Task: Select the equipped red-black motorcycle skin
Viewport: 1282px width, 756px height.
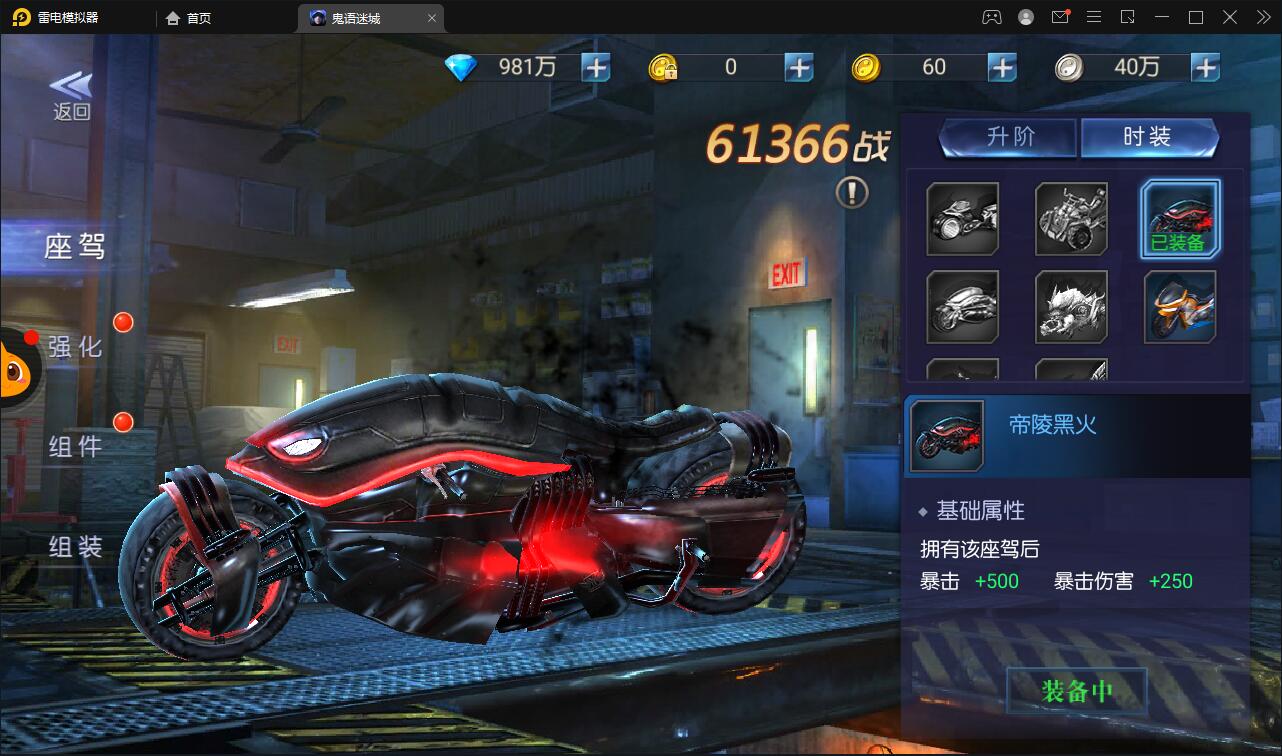Action: (1180, 218)
